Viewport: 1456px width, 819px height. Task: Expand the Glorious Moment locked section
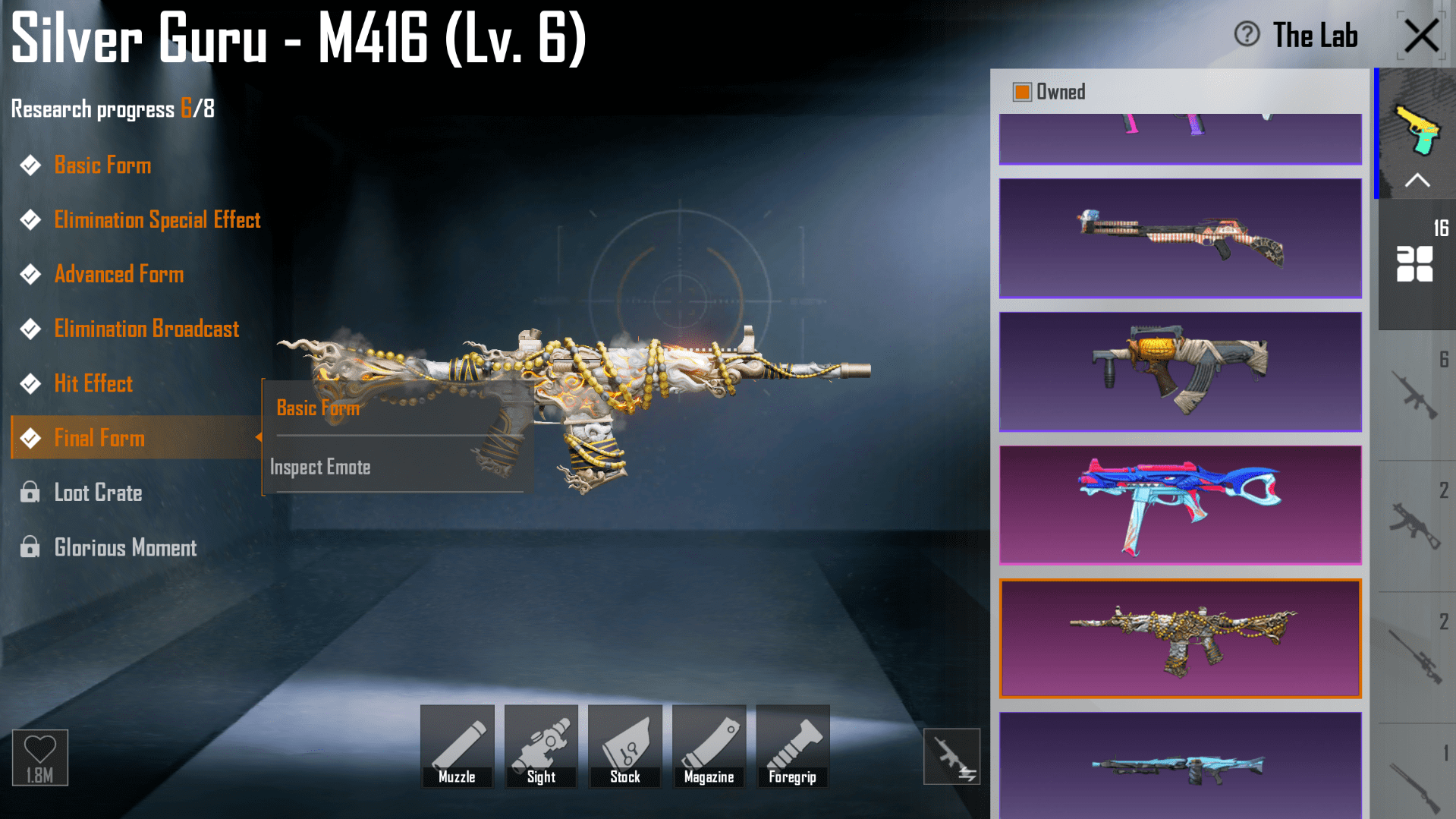point(125,547)
